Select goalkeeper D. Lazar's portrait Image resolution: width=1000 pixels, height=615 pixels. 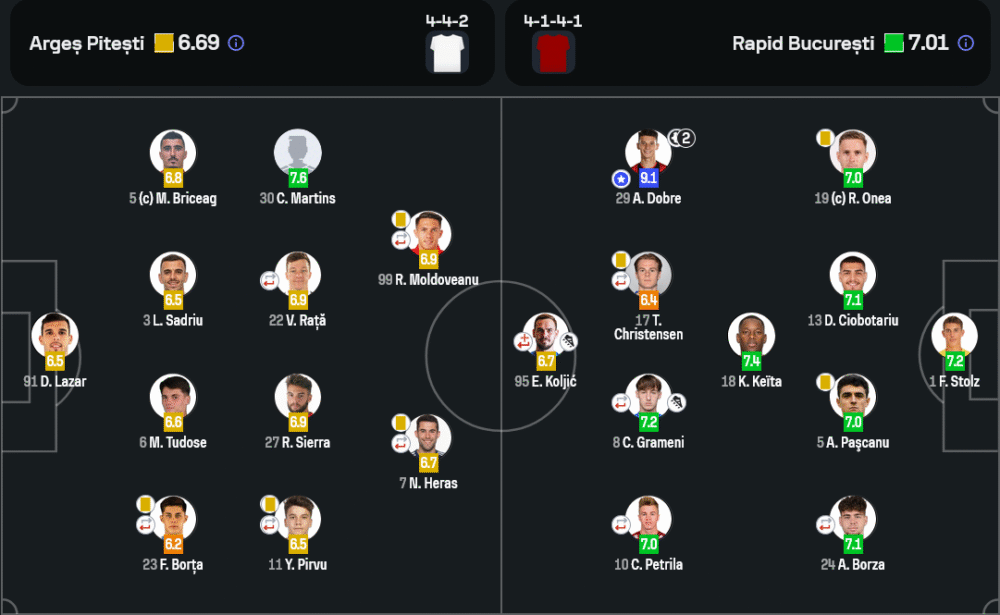[54, 337]
